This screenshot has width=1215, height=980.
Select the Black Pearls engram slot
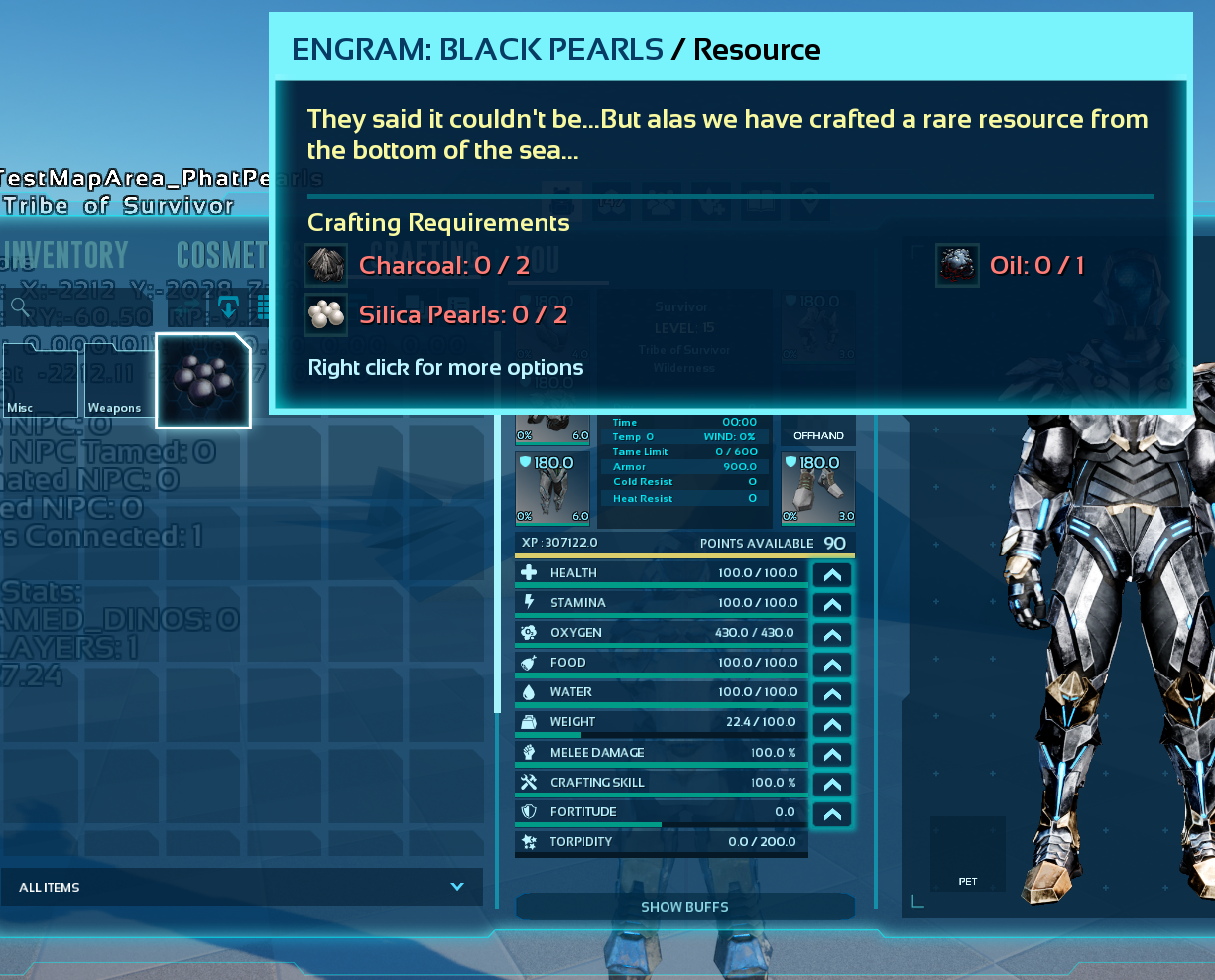[x=203, y=381]
